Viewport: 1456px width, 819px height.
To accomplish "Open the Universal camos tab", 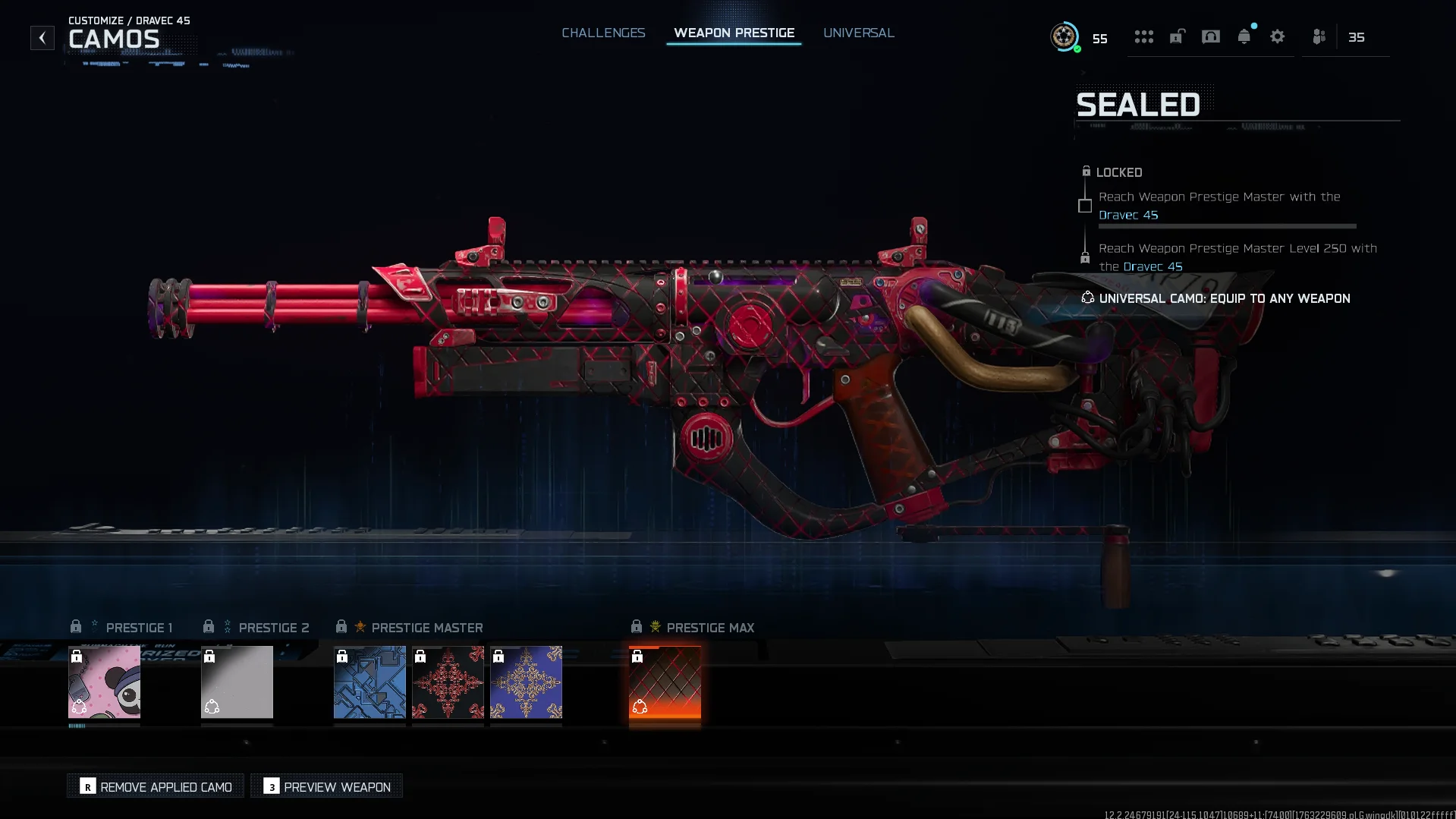I will pos(858,33).
